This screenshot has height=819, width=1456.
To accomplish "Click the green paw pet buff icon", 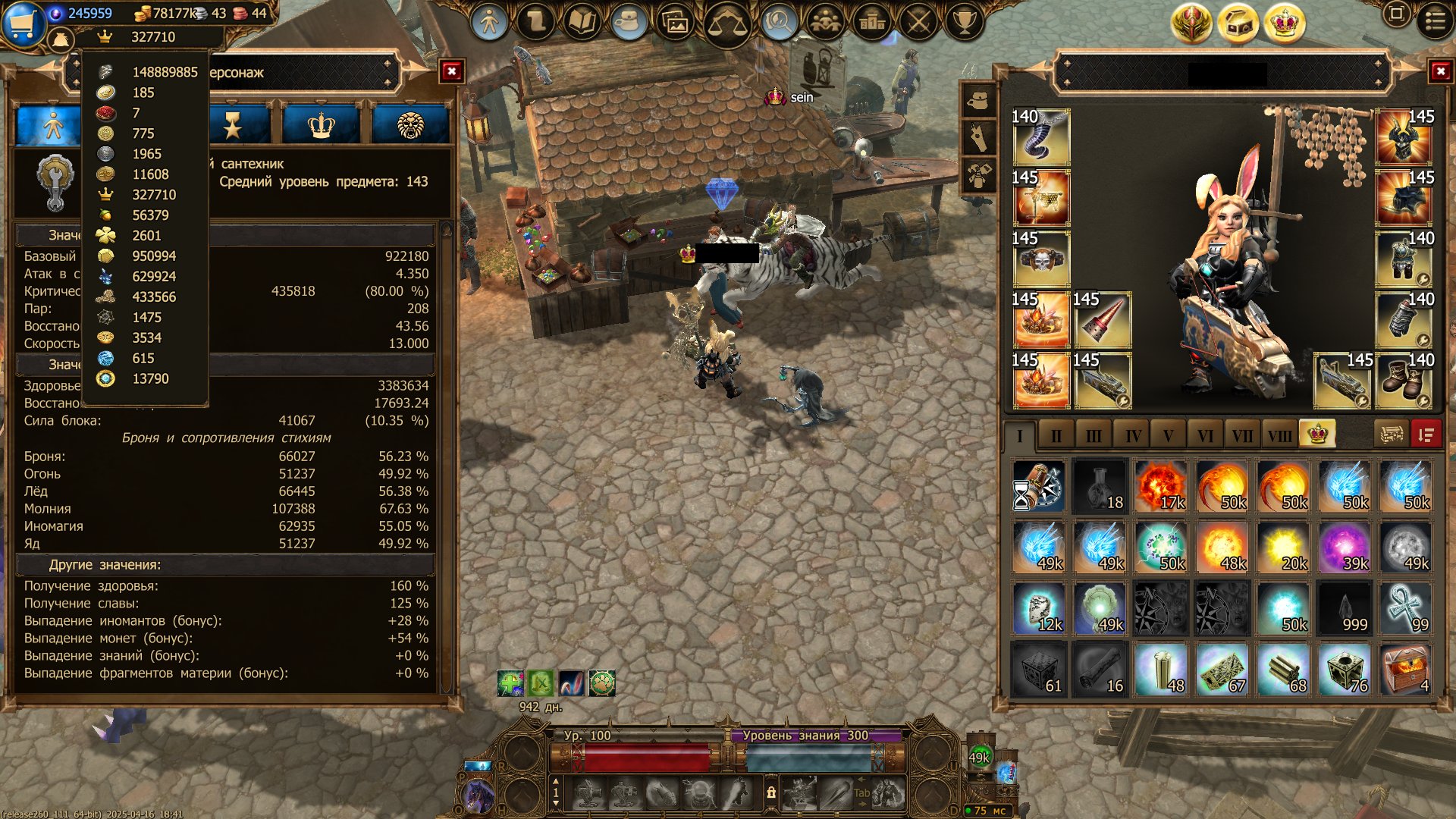I will 602,683.
